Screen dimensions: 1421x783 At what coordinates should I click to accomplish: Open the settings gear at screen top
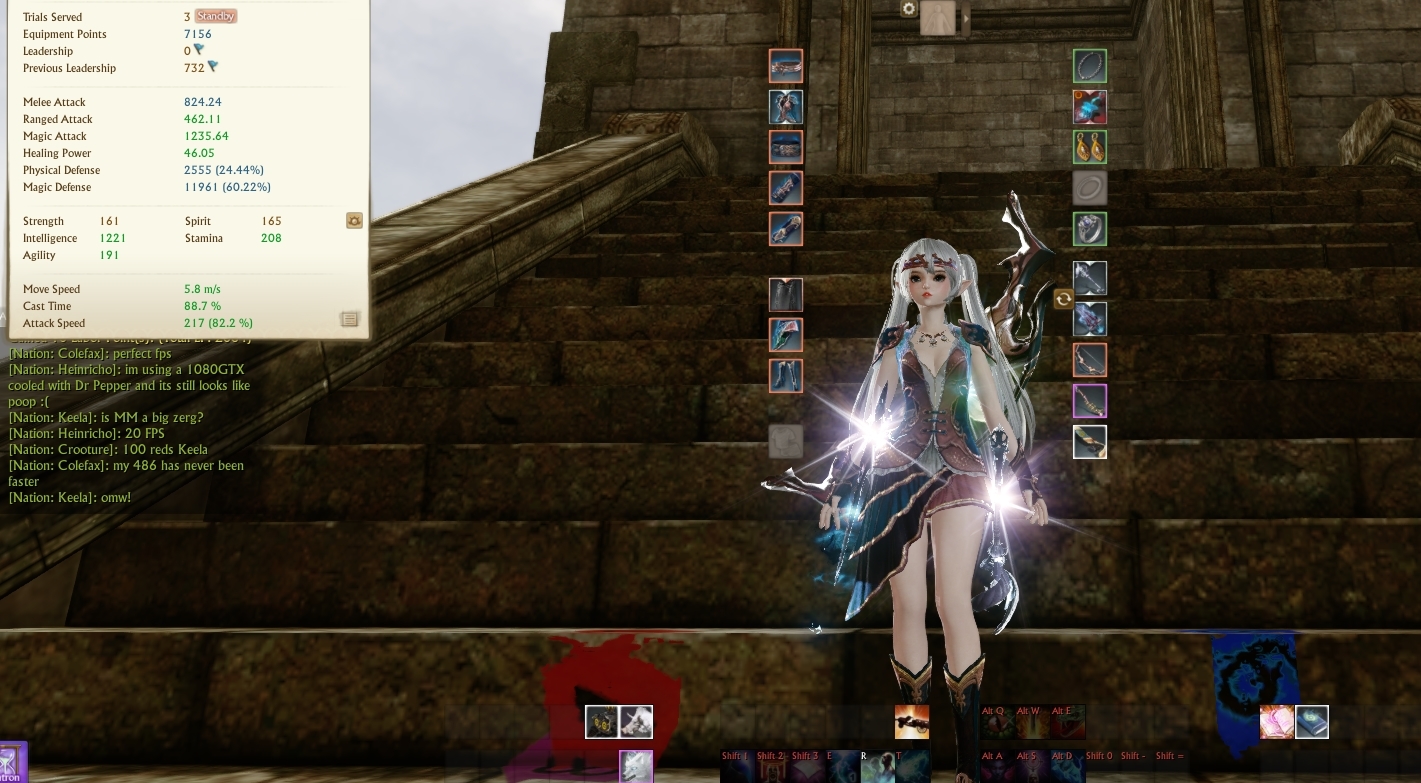tap(908, 8)
